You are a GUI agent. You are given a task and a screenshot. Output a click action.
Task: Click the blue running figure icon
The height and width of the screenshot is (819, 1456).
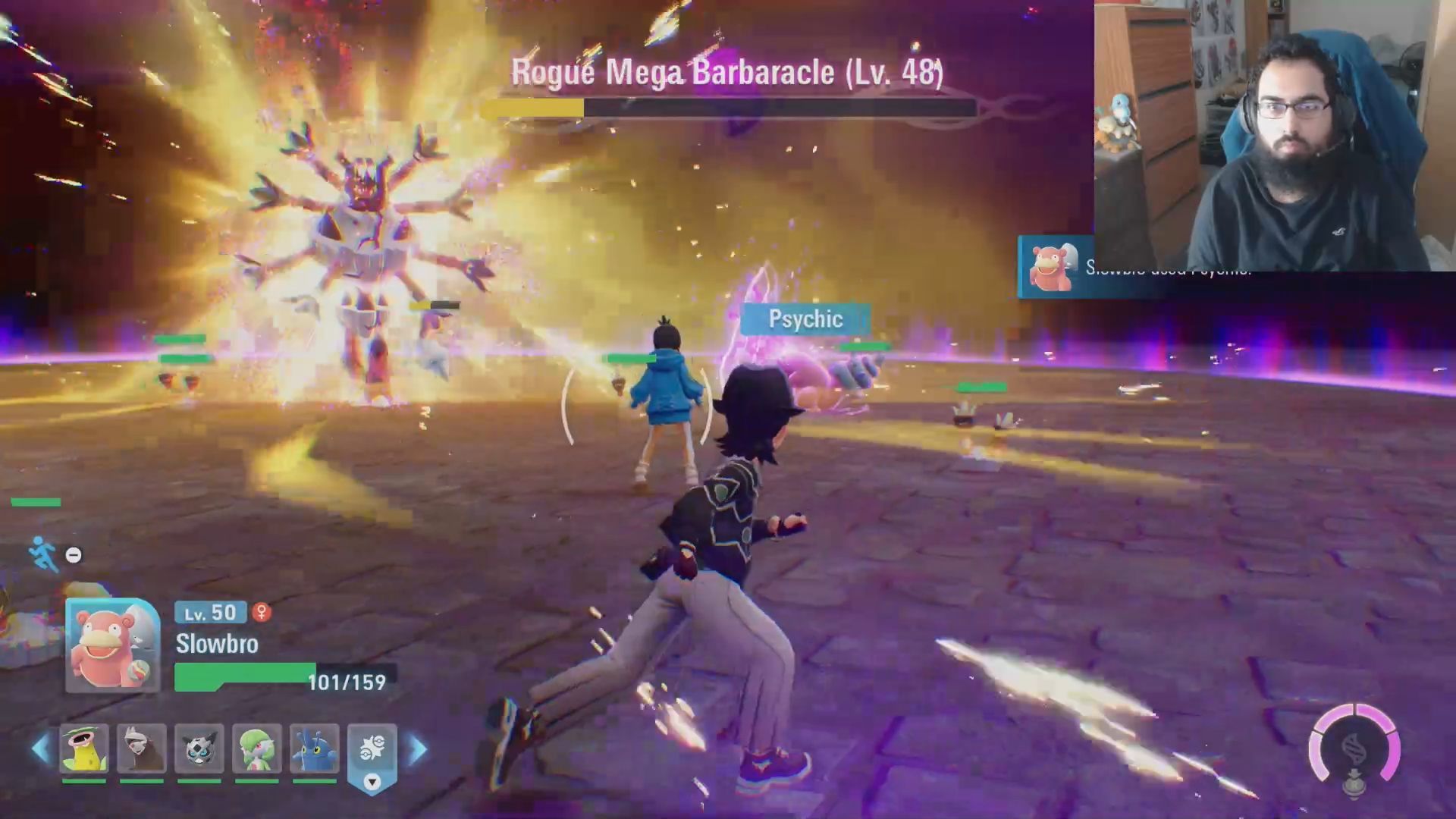(x=42, y=554)
